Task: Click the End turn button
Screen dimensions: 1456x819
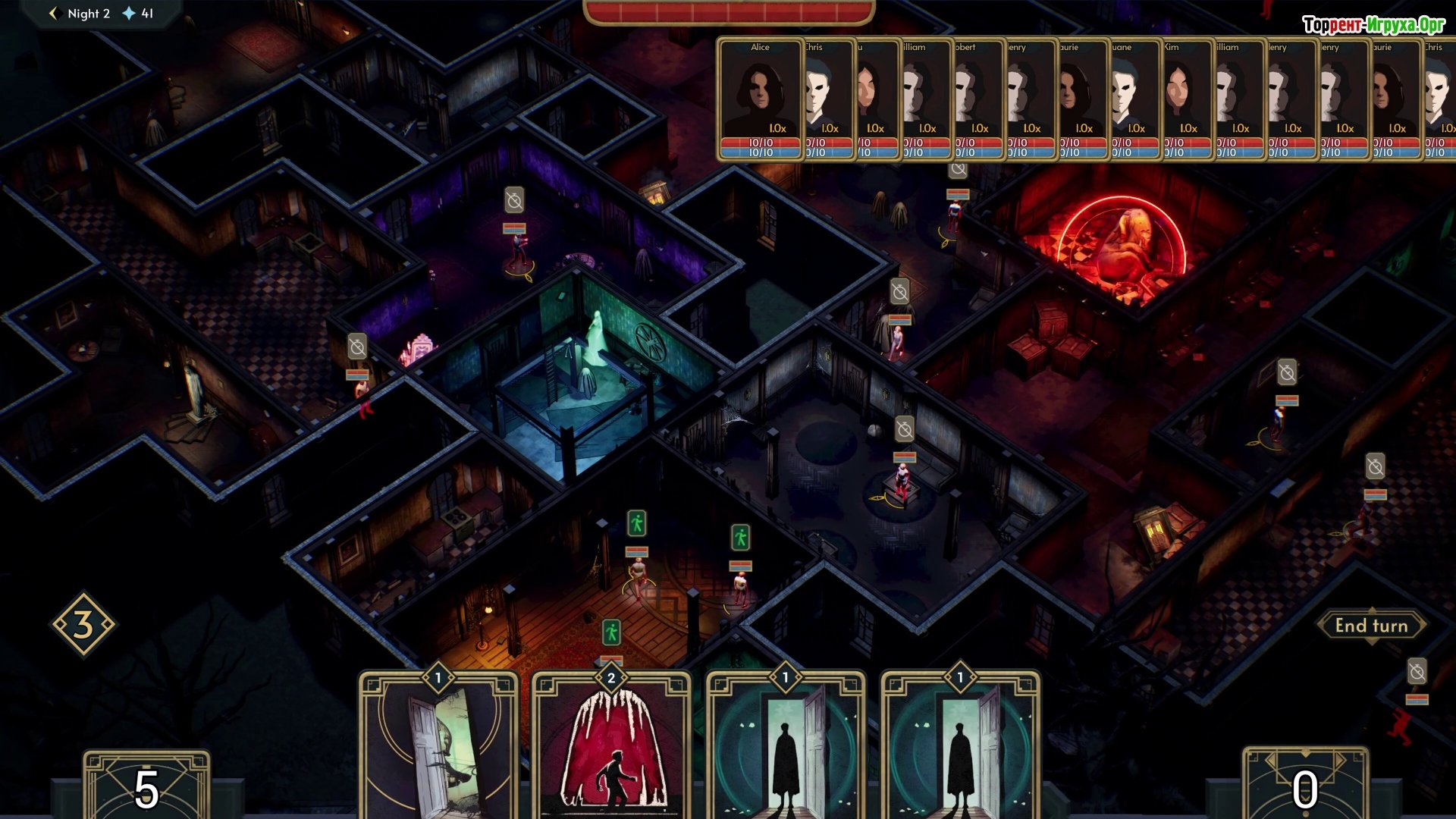Action: tap(1371, 626)
